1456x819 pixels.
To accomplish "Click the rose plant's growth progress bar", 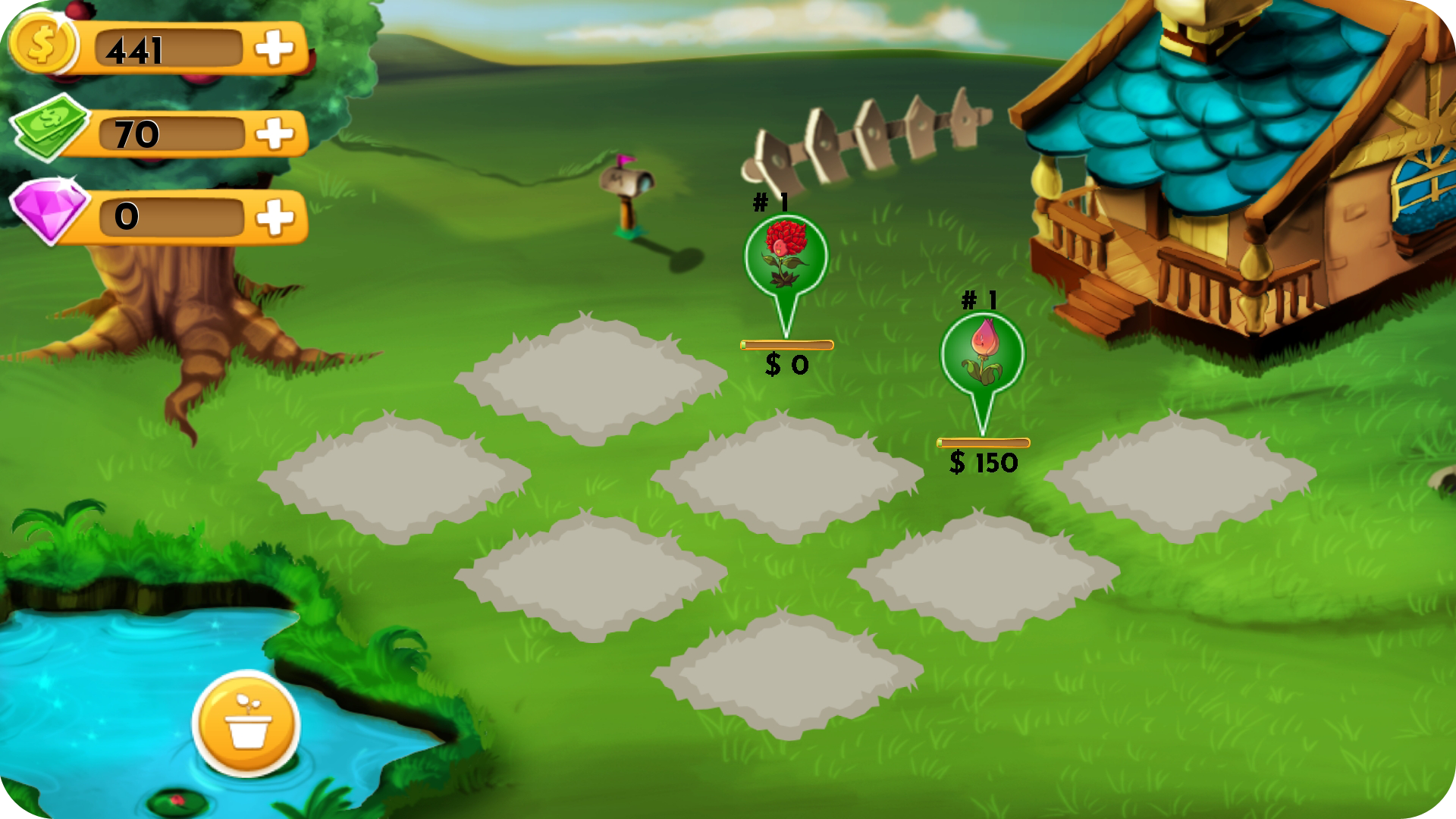I will [786, 343].
